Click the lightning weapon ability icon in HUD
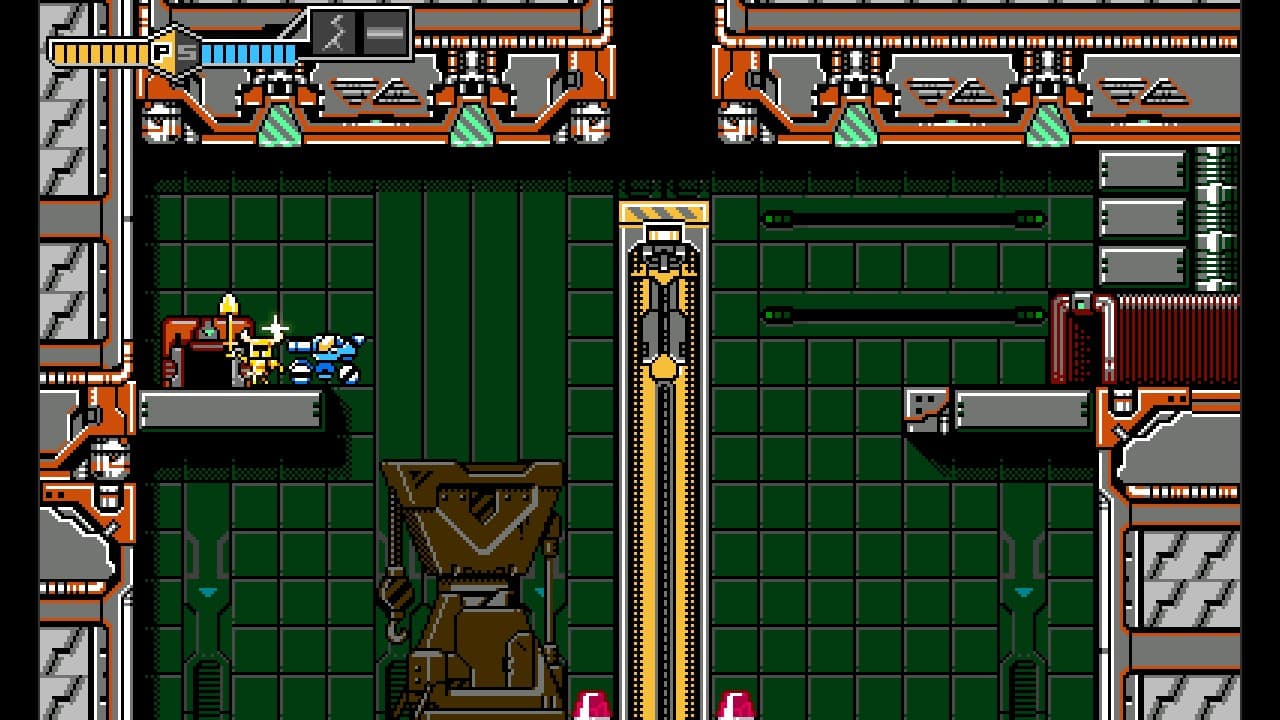The width and height of the screenshot is (1280, 720). (334, 35)
